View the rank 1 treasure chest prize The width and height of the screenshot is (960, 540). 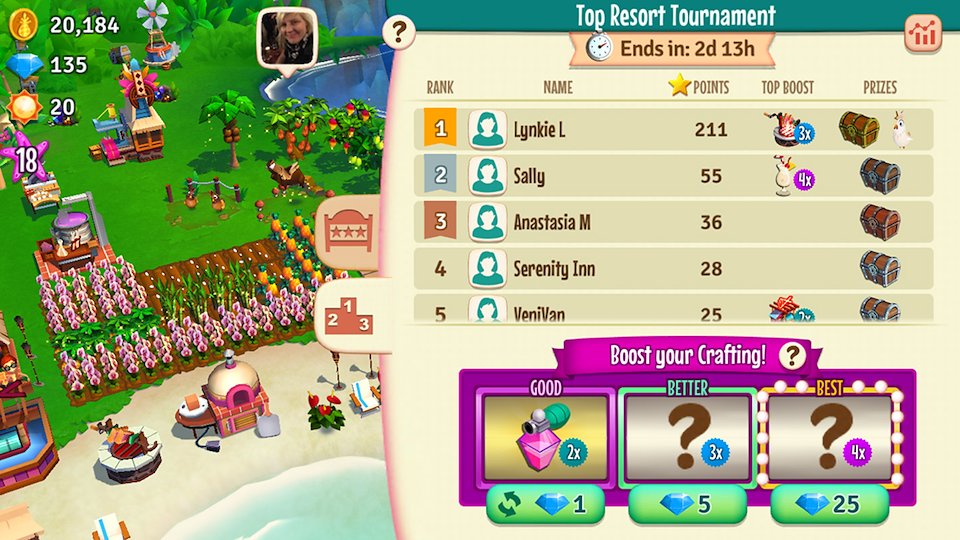(858, 129)
